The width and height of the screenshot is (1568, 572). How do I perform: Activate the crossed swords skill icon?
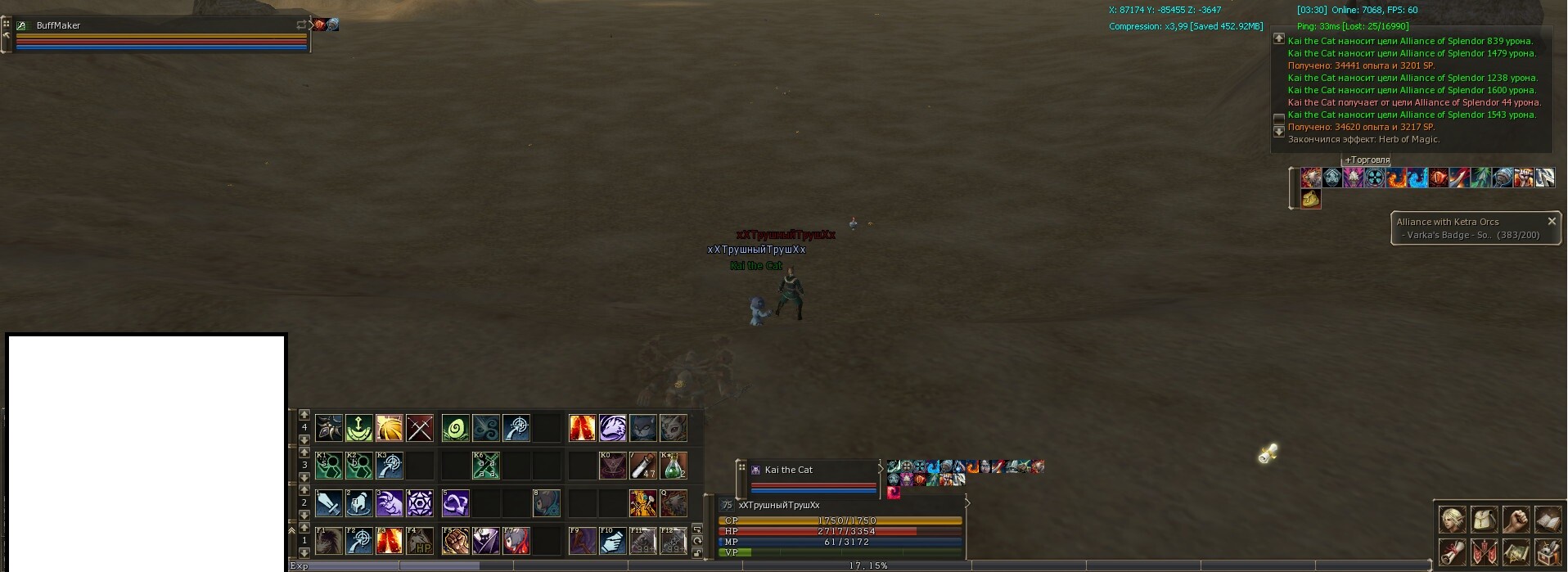(420, 428)
